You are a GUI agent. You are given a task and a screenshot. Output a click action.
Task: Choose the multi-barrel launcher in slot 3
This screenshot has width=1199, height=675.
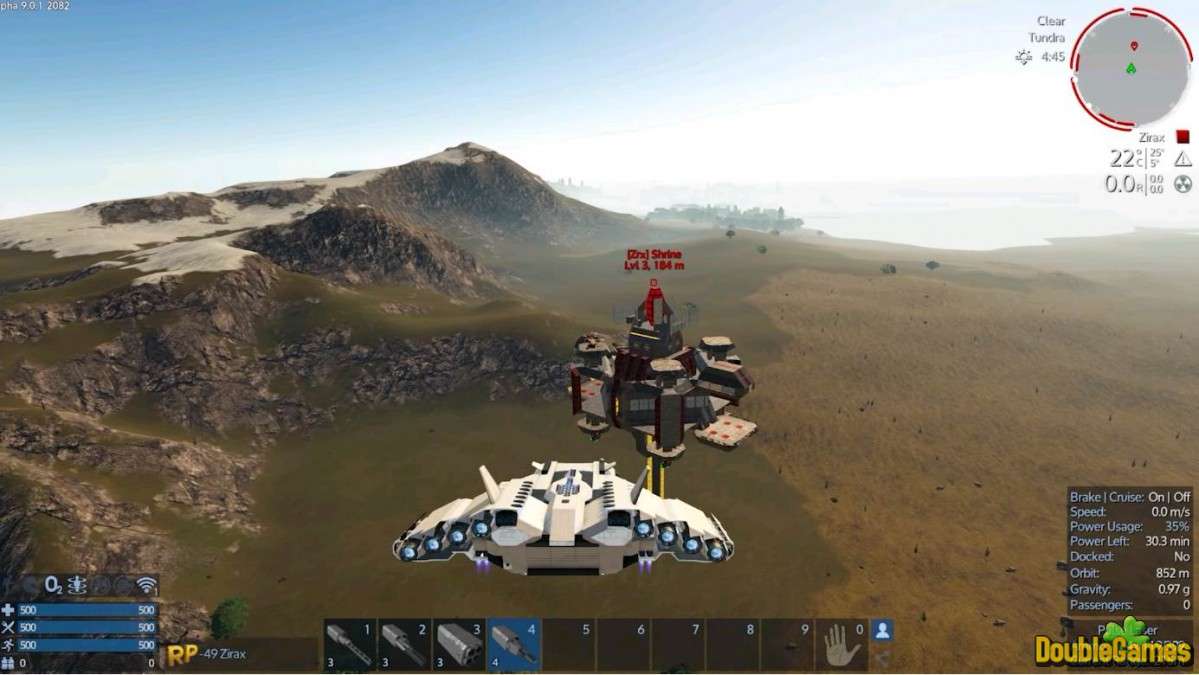click(460, 644)
